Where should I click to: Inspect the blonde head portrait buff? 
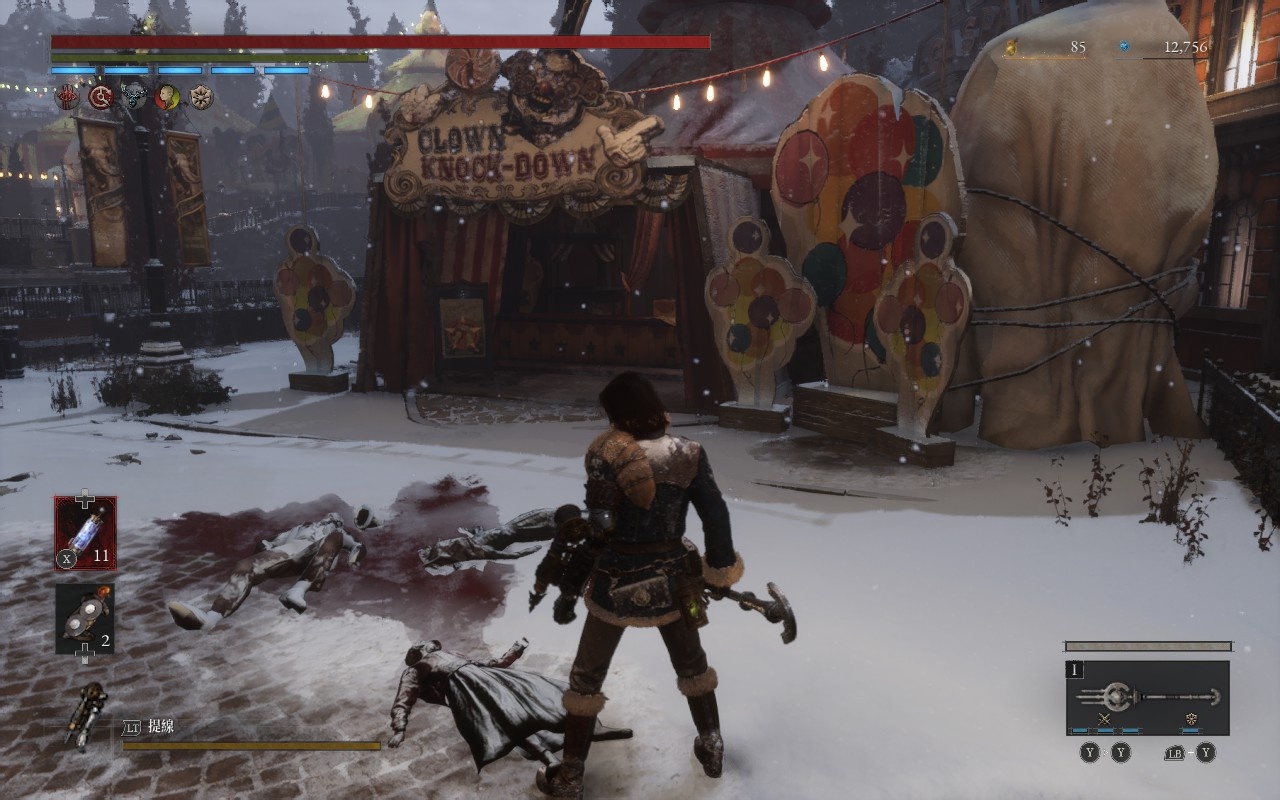click(167, 97)
